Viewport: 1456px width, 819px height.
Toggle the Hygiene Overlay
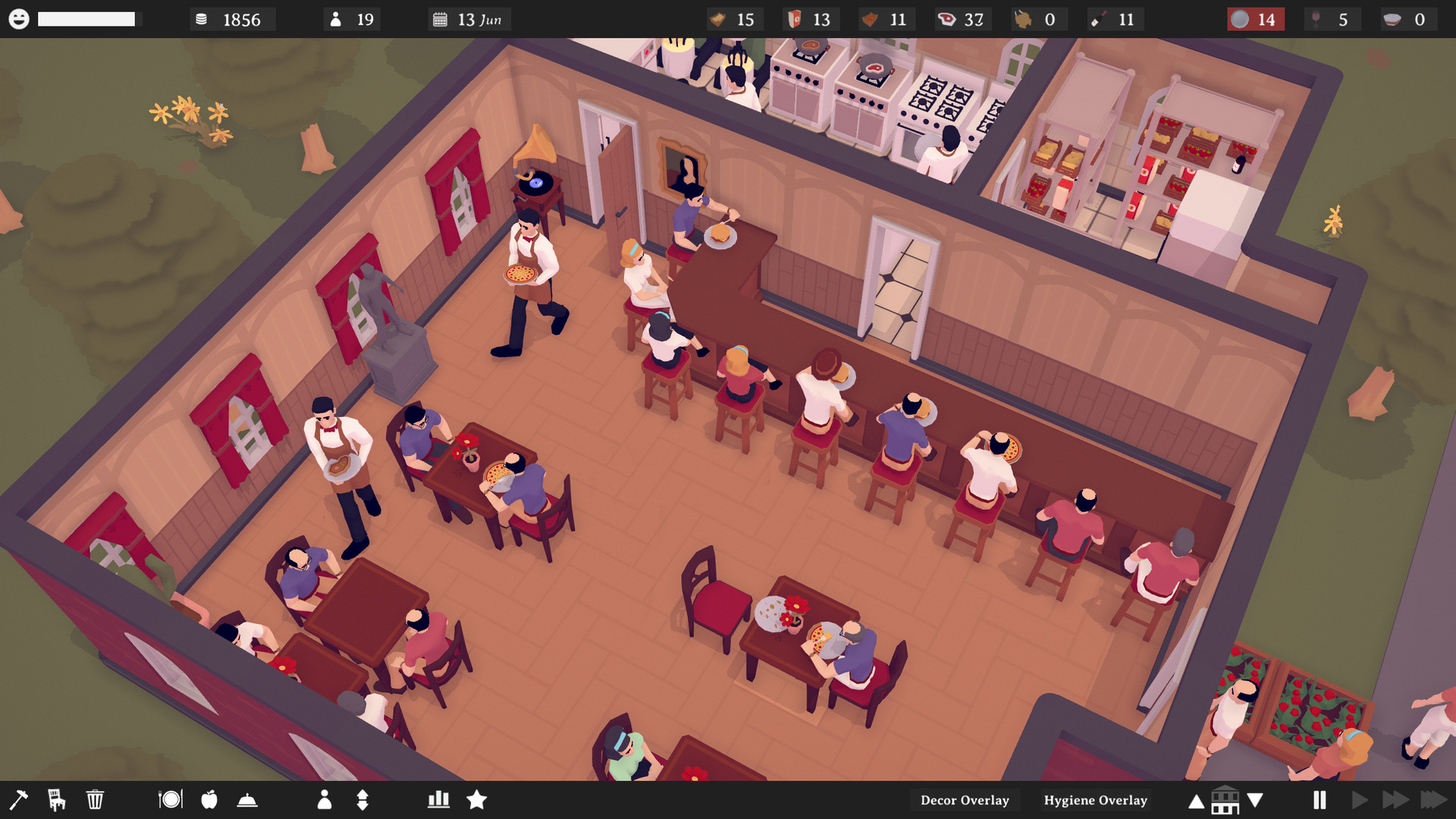(1095, 800)
